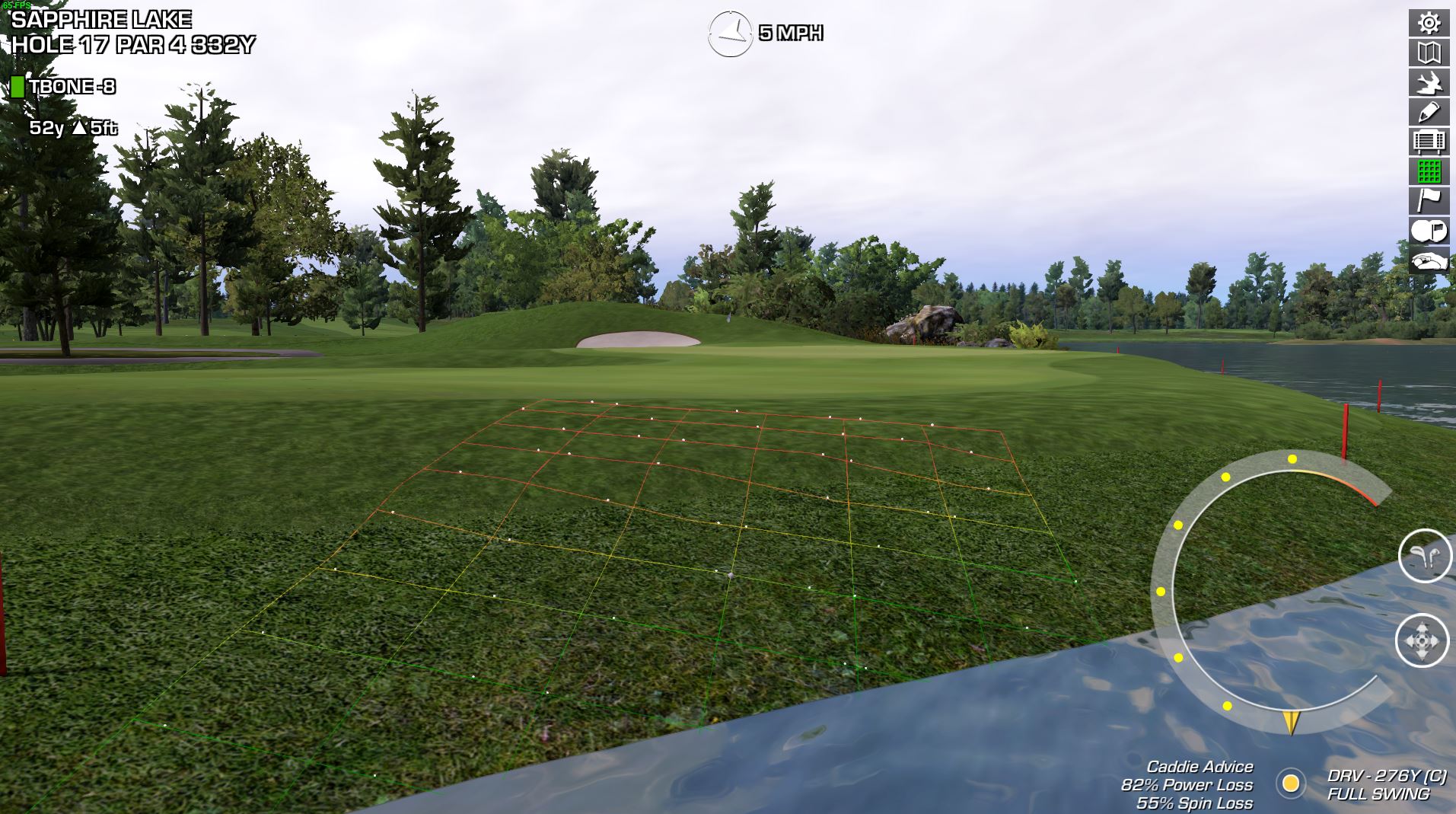Open the gear settings menu

coord(1429,23)
